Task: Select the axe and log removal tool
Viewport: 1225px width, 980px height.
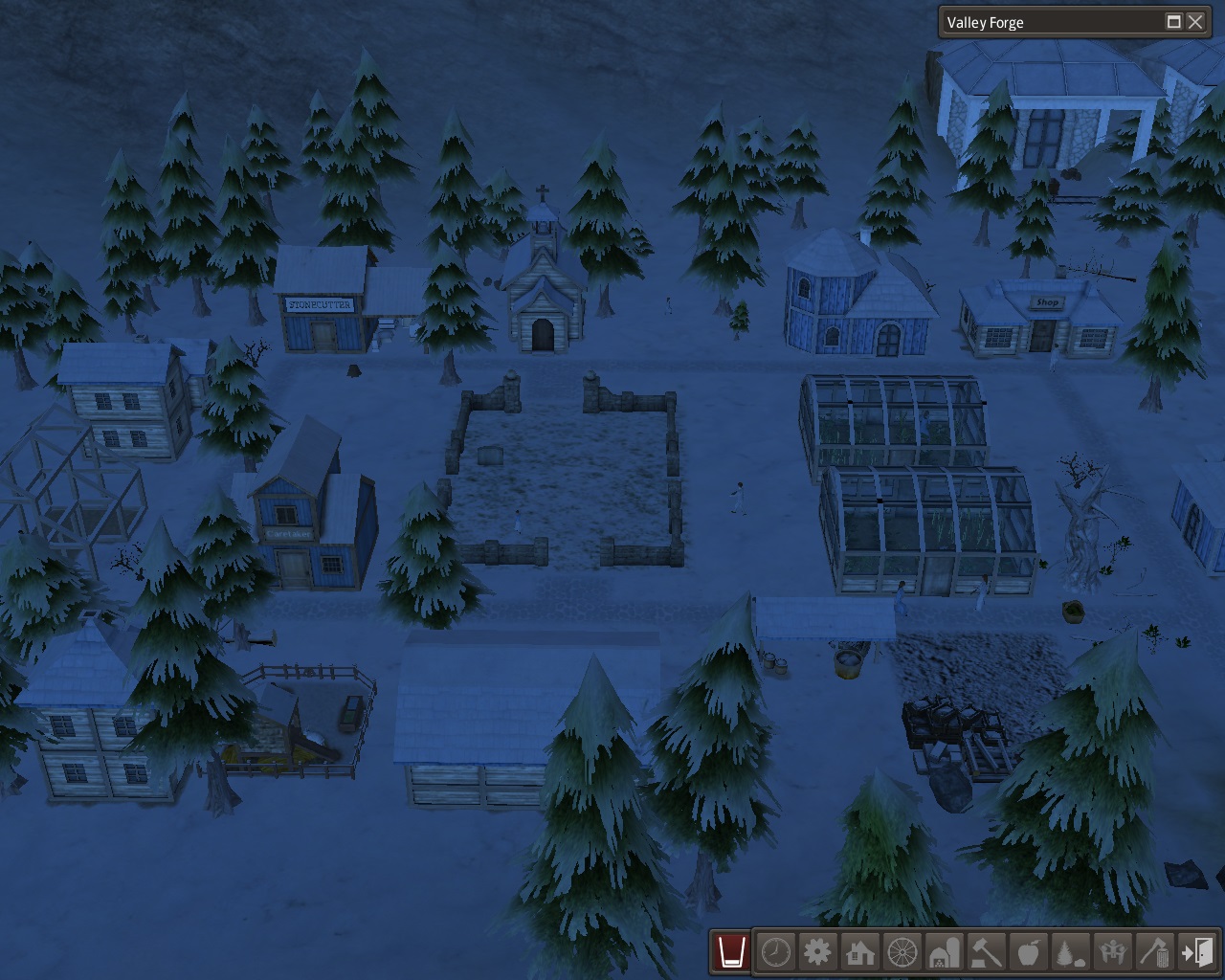Action: 1155,952
